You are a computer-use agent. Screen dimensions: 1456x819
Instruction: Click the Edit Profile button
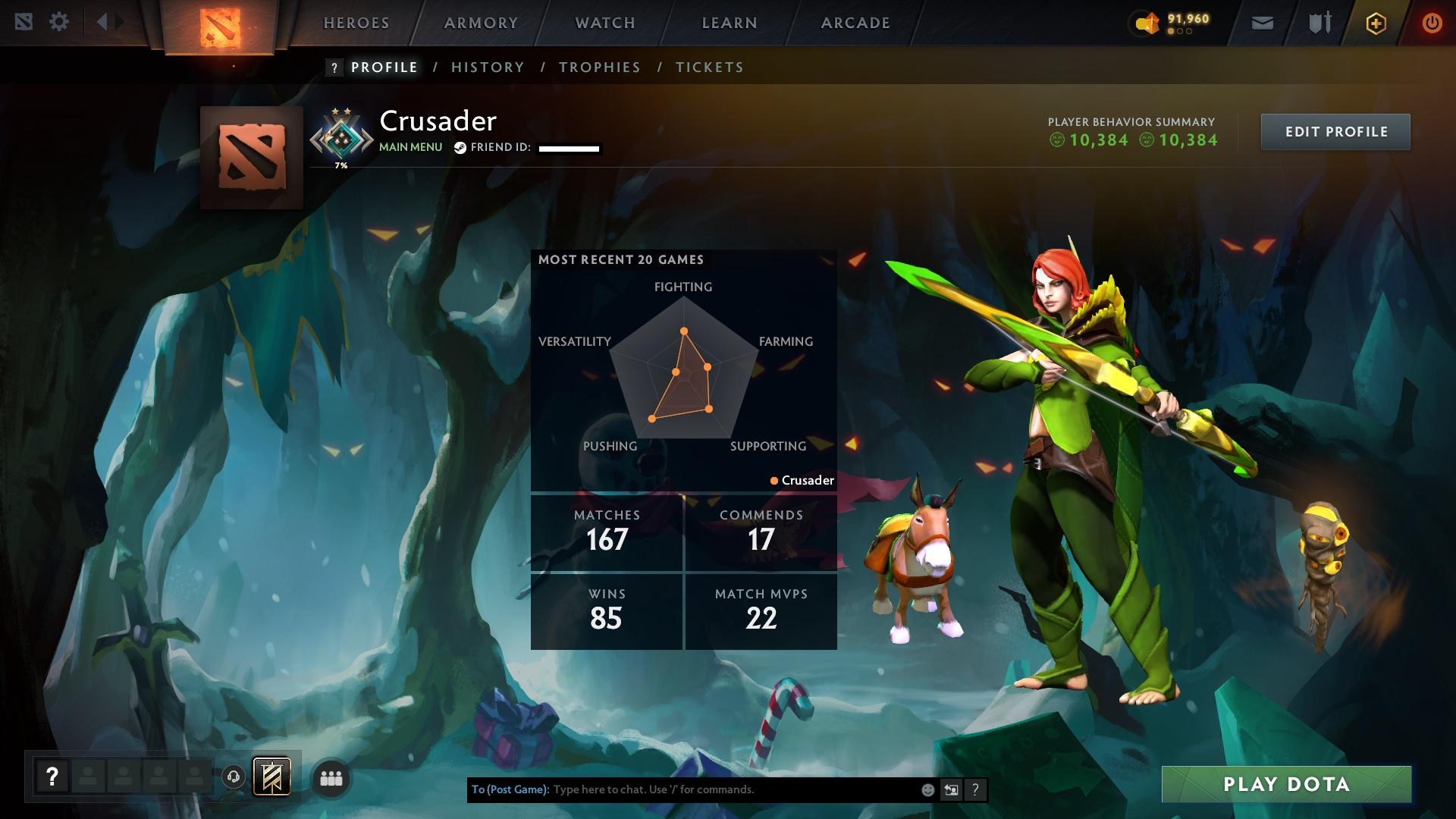[1335, 132]
